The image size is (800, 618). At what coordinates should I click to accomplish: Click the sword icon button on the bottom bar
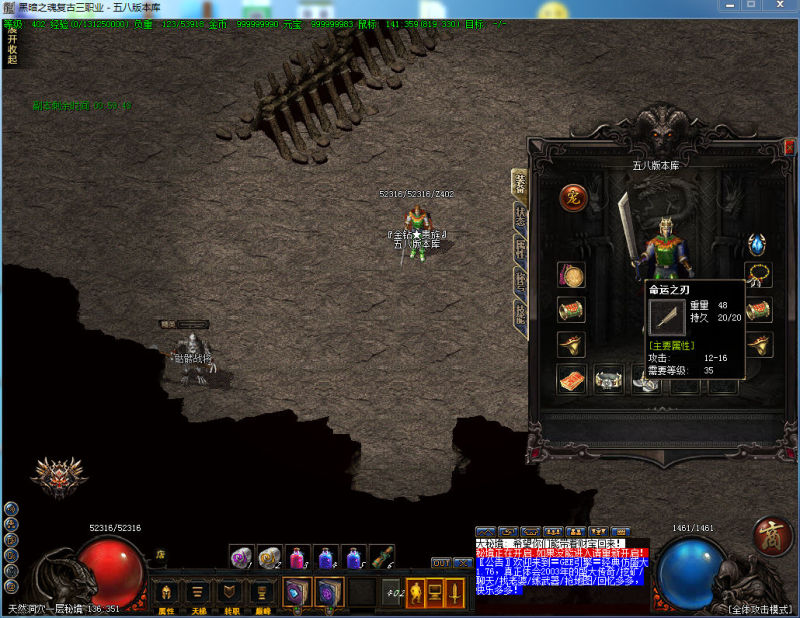click(x=455, y=592)
